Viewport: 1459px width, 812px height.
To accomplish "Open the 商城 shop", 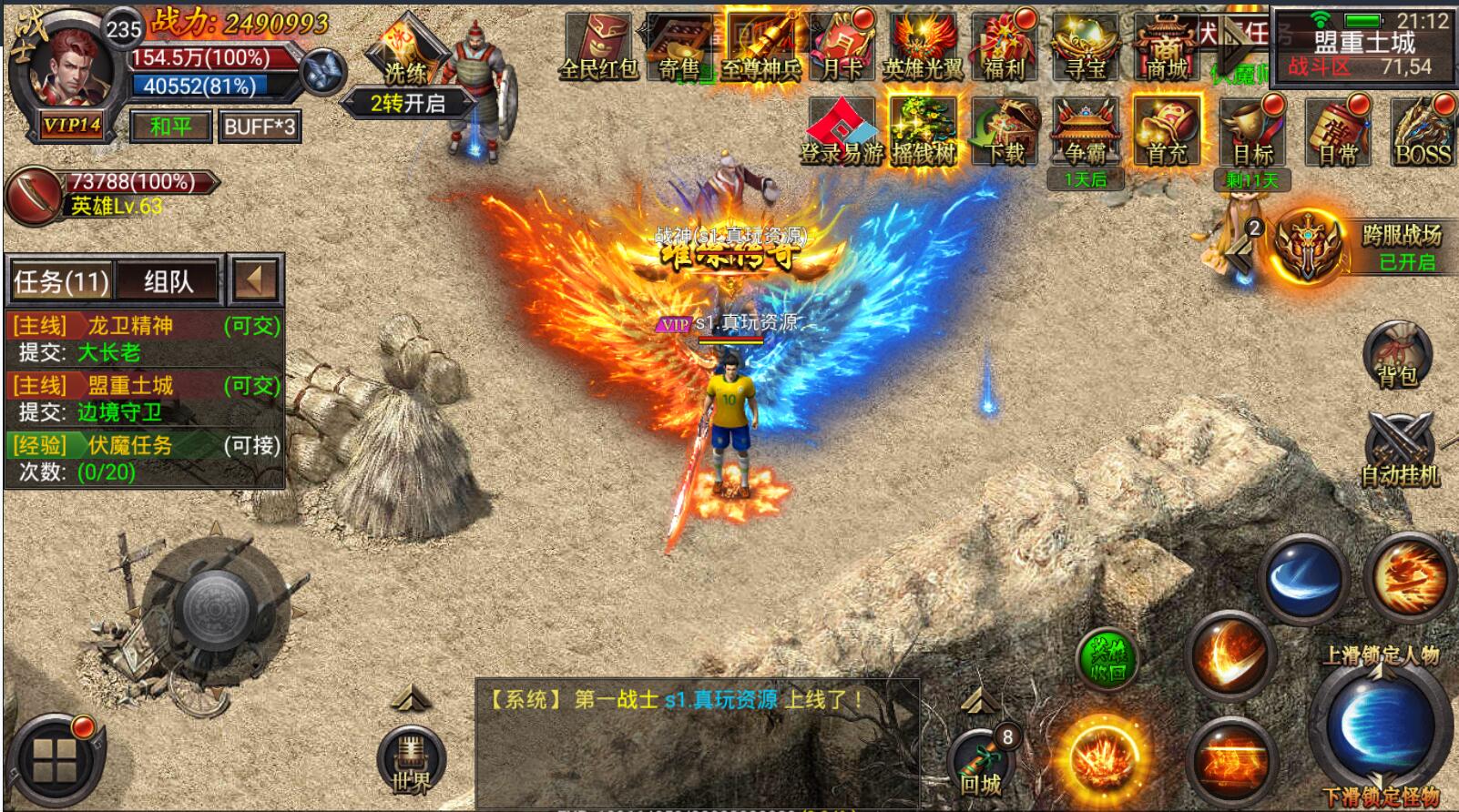I will point(1166,47).
